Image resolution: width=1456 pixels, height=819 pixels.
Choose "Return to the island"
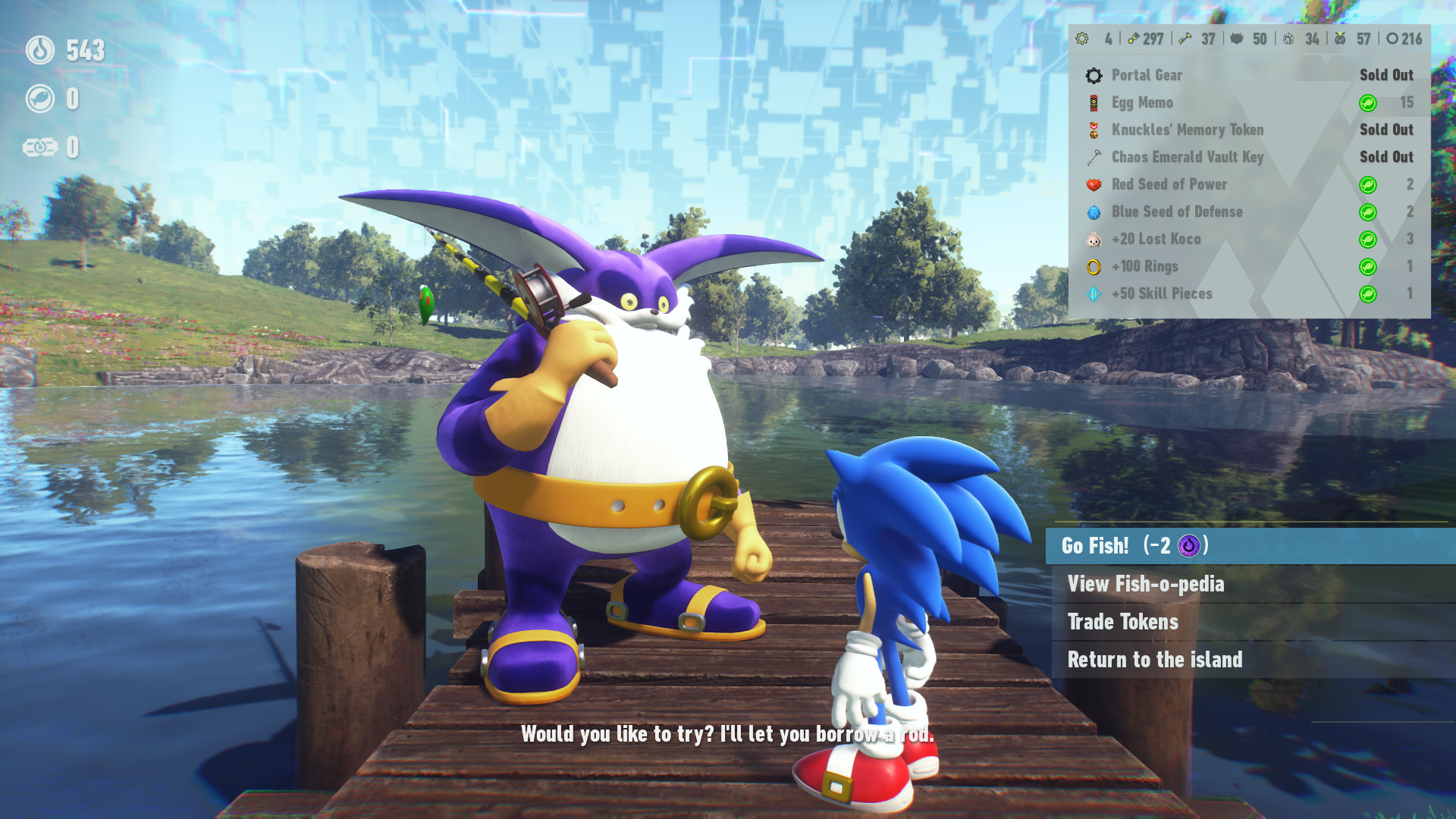(x=1155, y=660)
